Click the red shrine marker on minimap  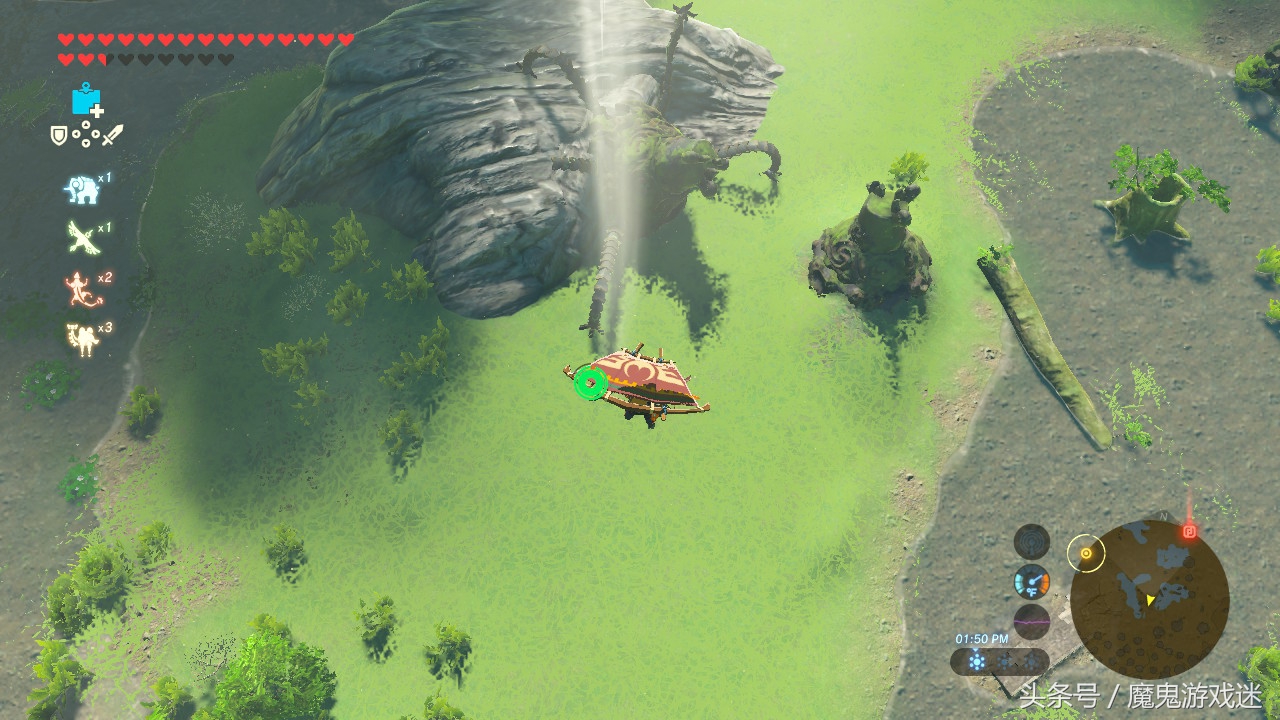tap(1189, 531)
